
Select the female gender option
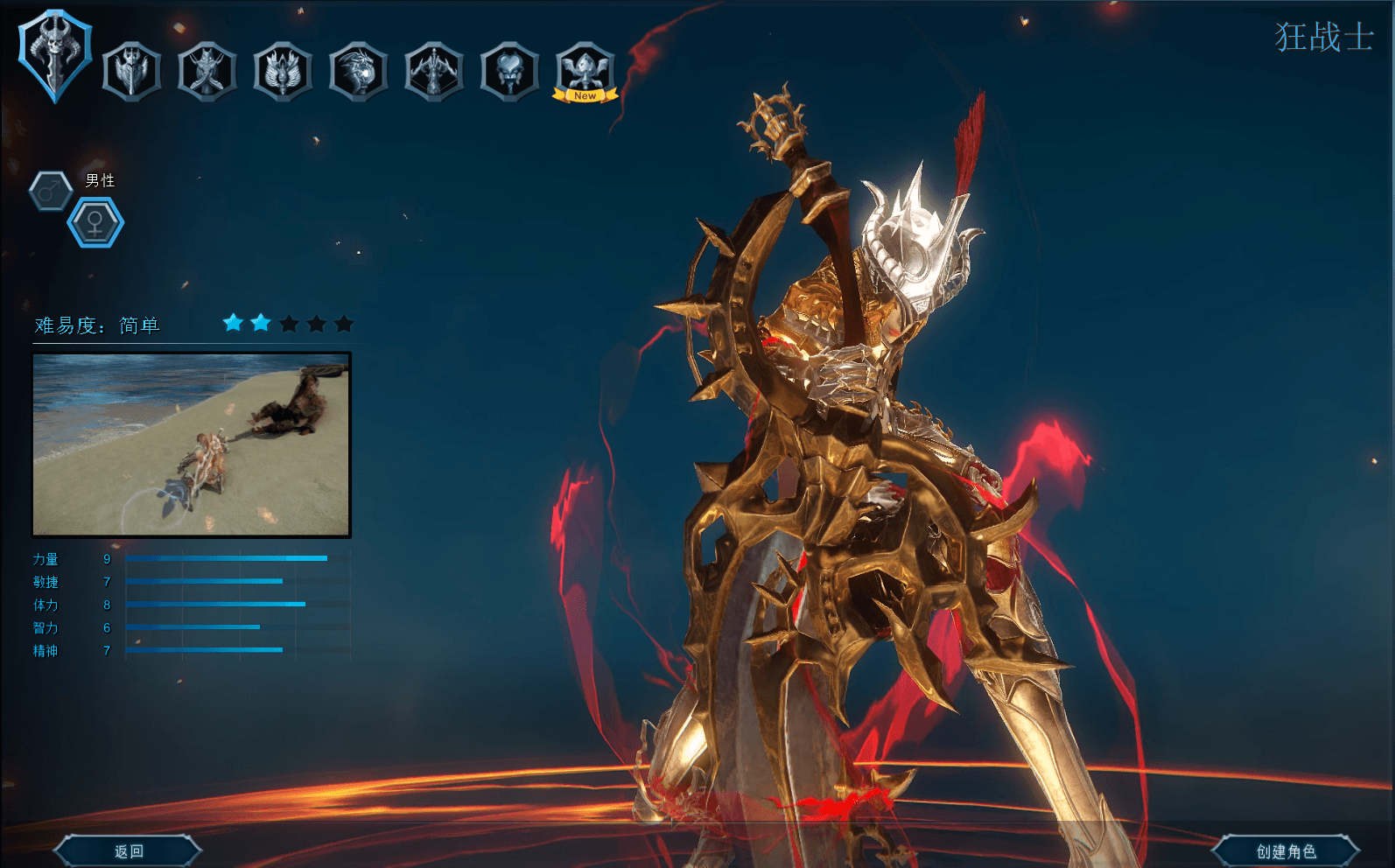click(95, 221)
